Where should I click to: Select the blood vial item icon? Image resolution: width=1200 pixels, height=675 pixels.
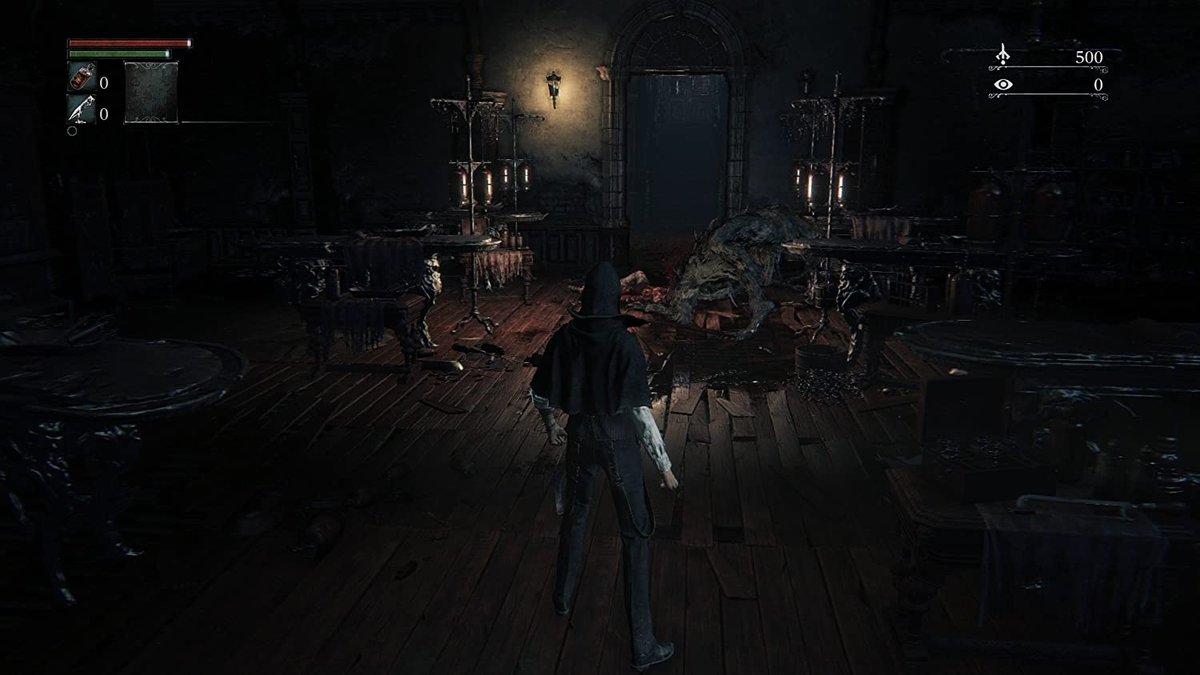(x=81, y=77)
